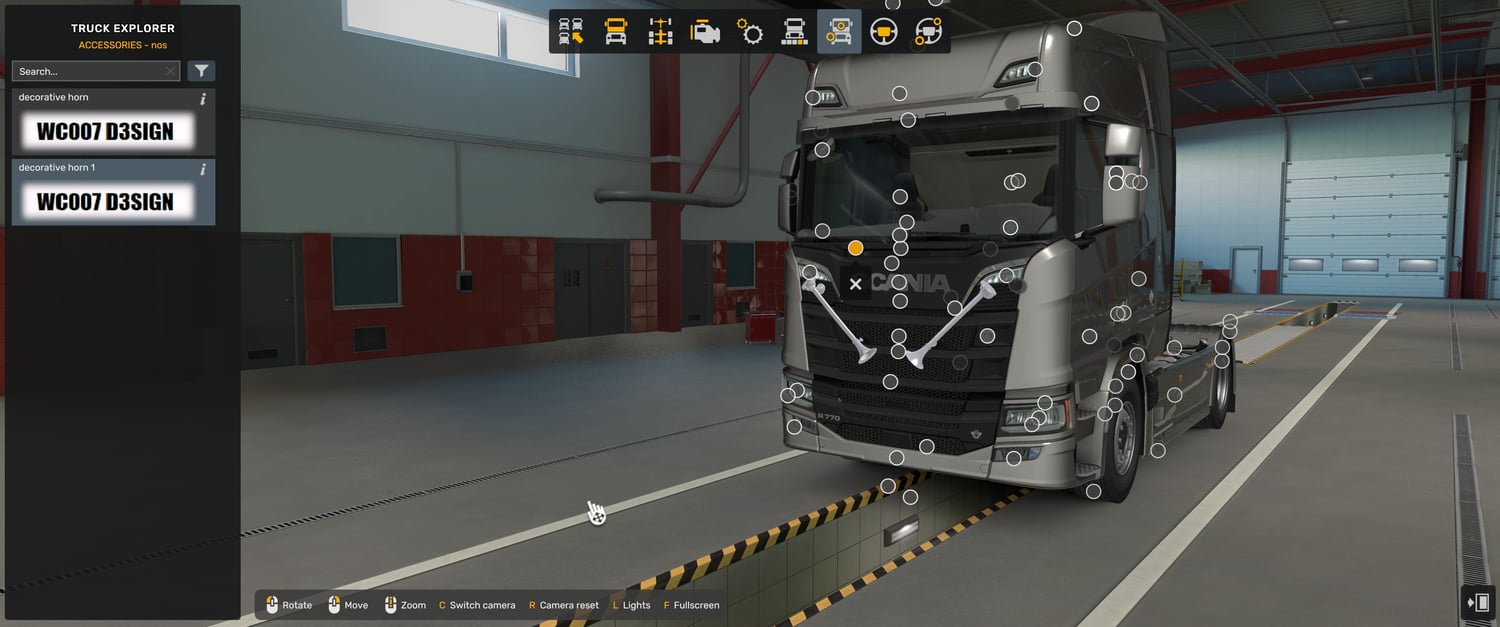The width and height of the screenshot is (1500, 627).
Task: Open the interior steering wheel category
Action: (x=883, y=32)
